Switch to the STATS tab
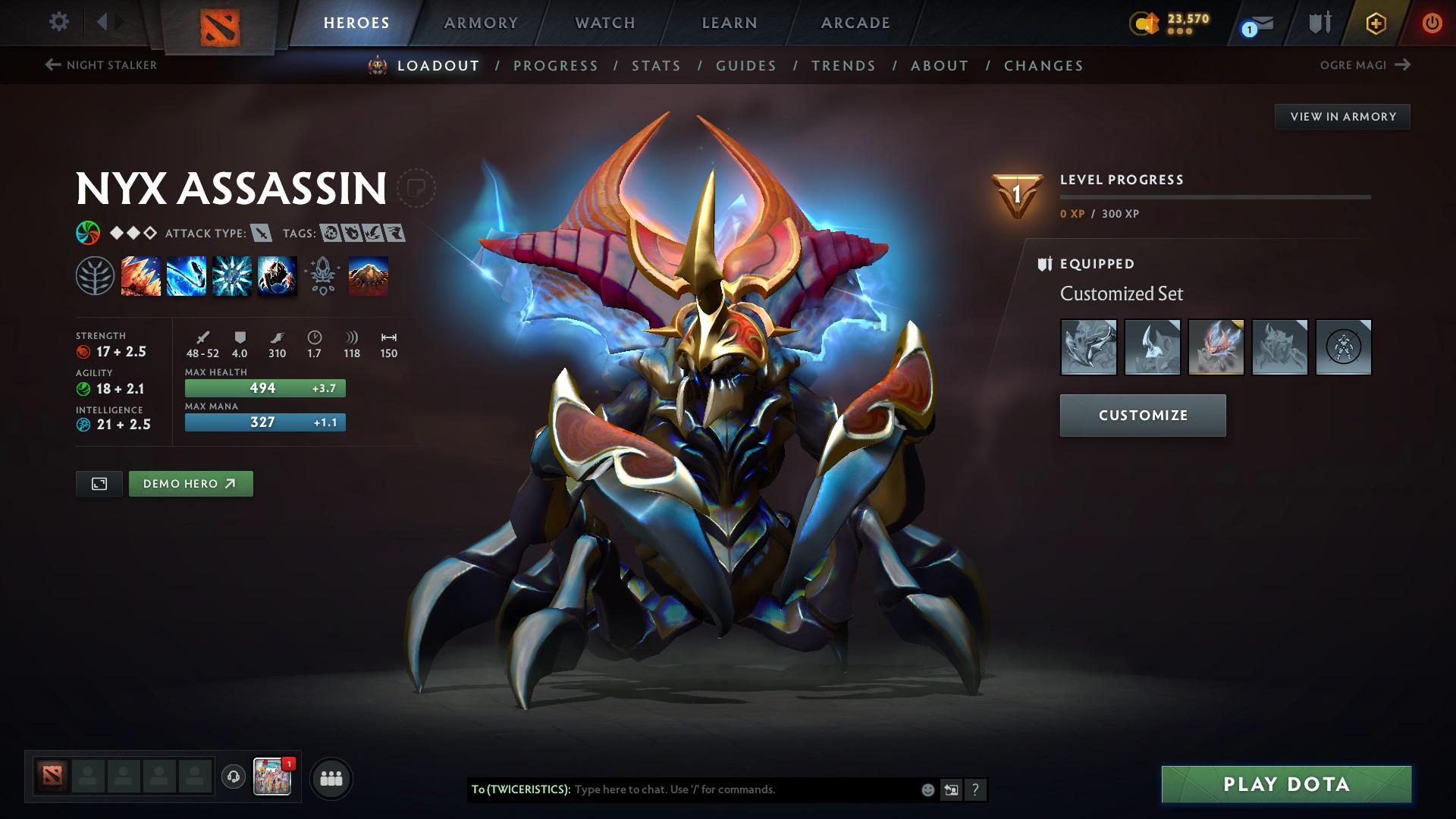 click(656, 66)
